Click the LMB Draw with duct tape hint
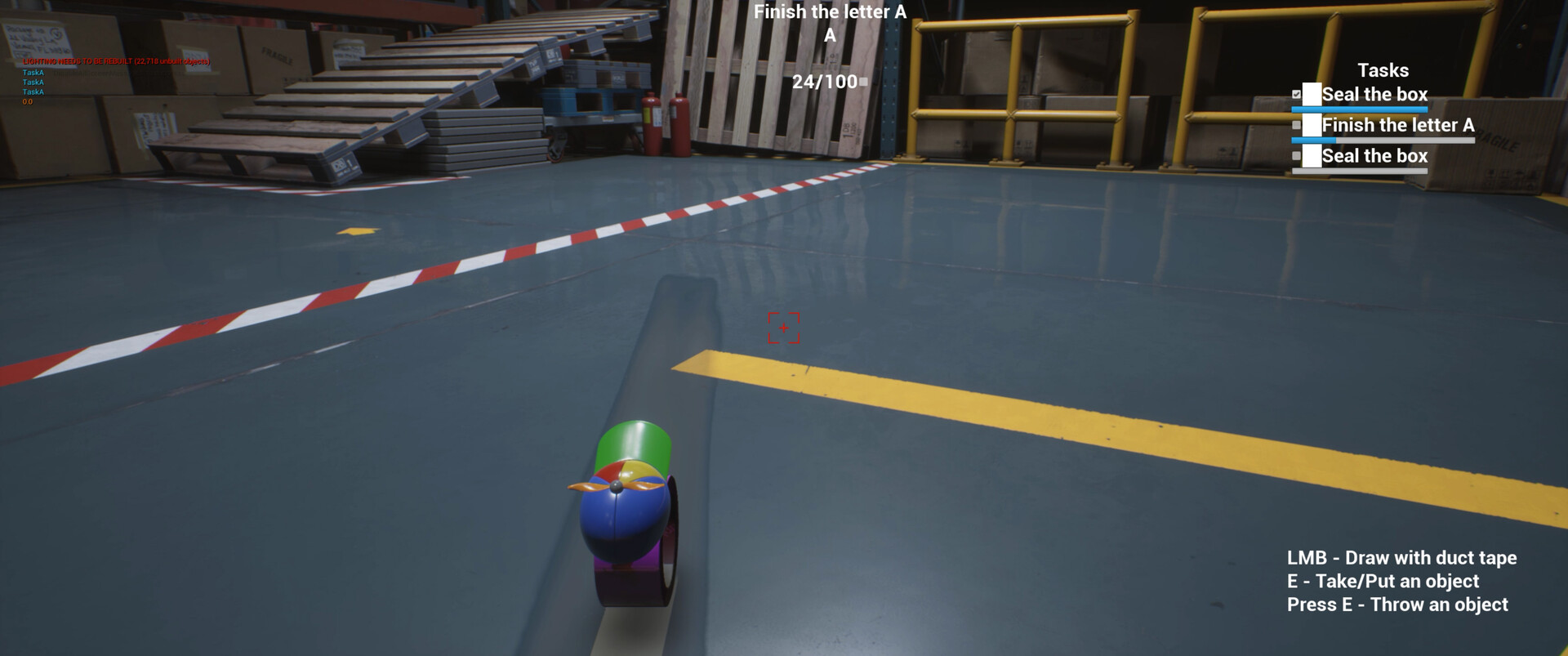Image resolution: width=1568 pixels, height=656 pixels. point(1401,558)
